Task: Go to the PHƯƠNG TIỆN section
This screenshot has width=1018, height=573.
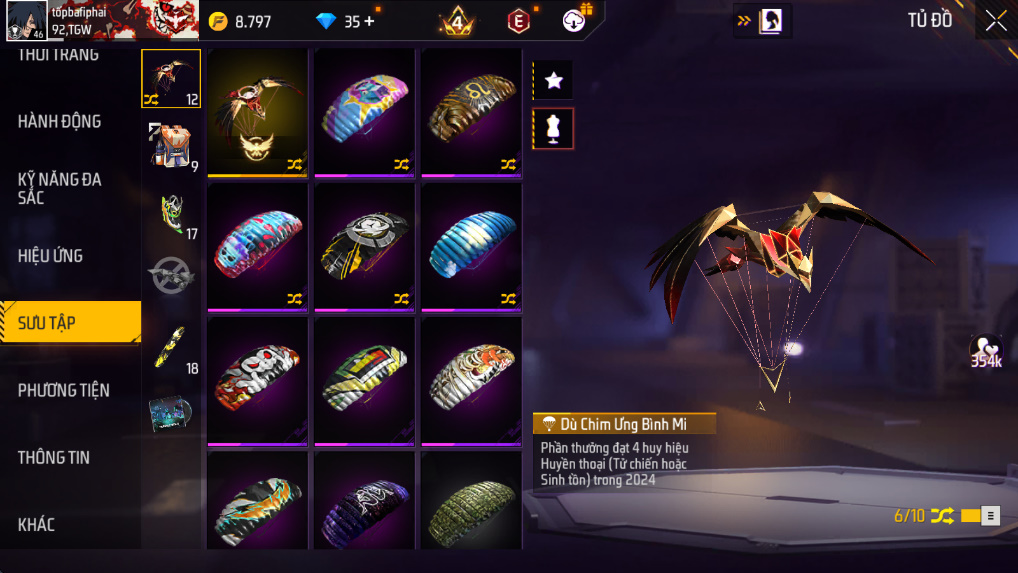Action: 64,390
